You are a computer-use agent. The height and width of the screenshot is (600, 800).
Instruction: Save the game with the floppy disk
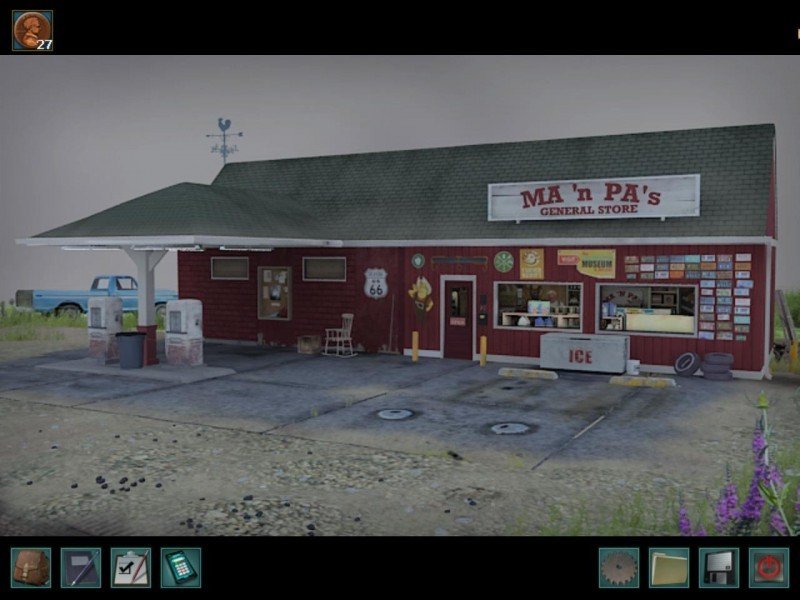[718, 567]
